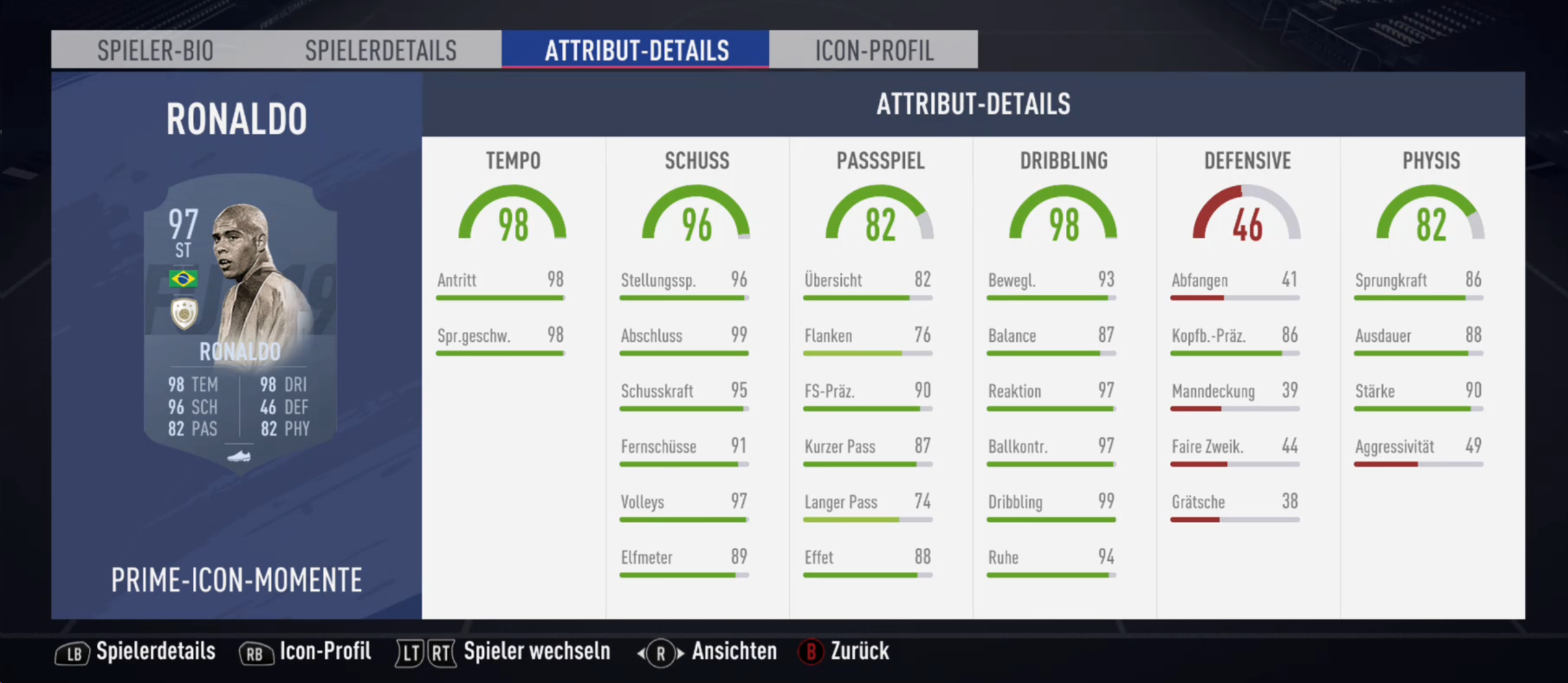This screenshot has width=1568, height=683.
Task: Expand the DRIBBLING stats section
Action: point(1063,160)
